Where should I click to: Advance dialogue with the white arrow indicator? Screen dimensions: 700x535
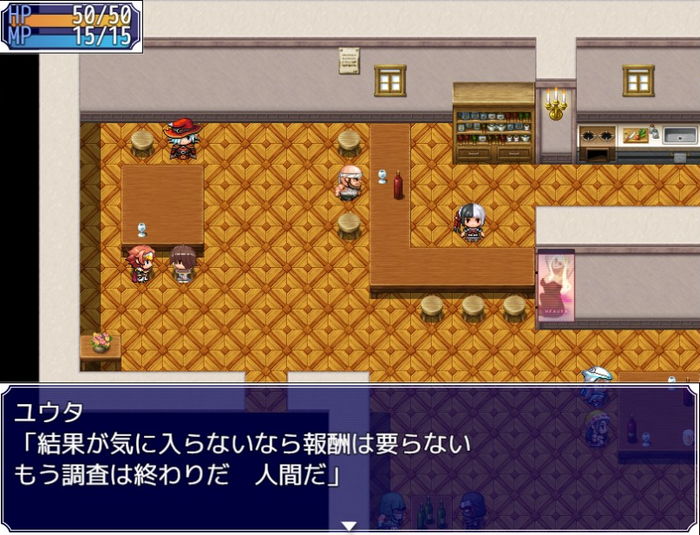pyautogui.click(x=349, y=525)
